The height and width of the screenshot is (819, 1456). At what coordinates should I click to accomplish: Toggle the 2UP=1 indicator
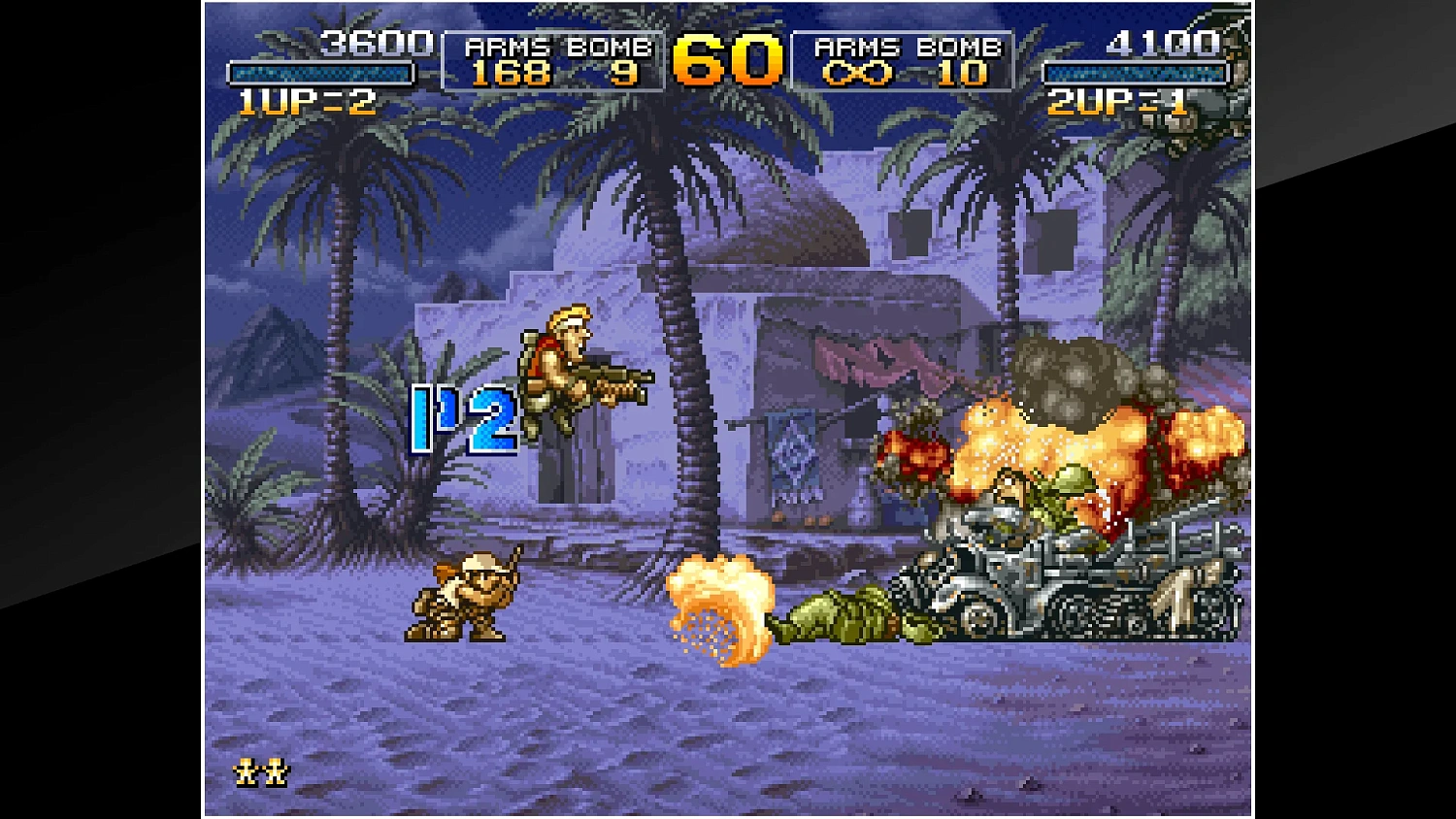click(1114, 98)
